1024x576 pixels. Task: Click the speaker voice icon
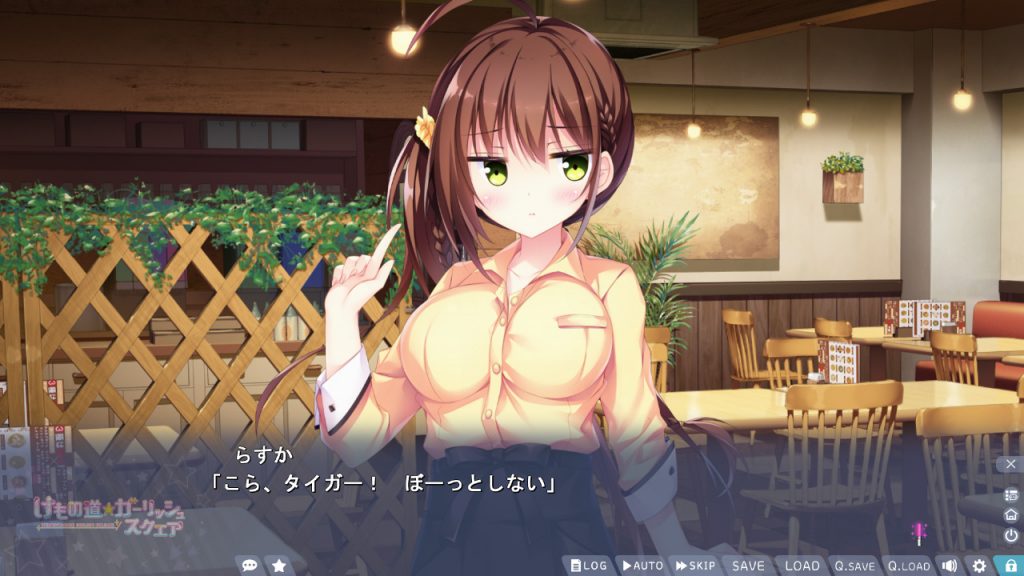[x=949, y=565]
